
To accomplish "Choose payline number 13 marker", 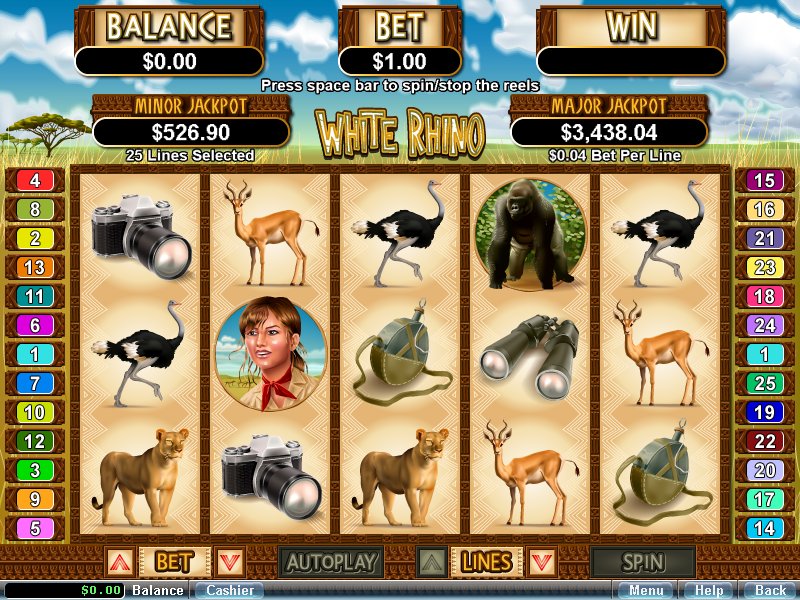I will (x=35, y=268).
